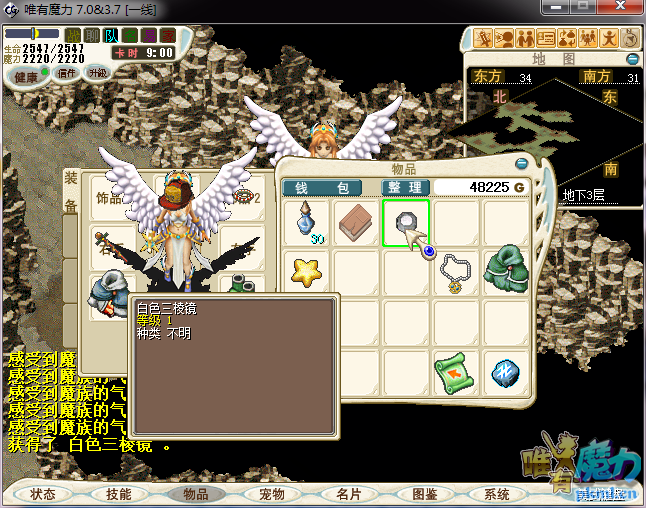Open the 技能 skills menu
Viewport: 646px width, 508px height.
tap(119, 494)
